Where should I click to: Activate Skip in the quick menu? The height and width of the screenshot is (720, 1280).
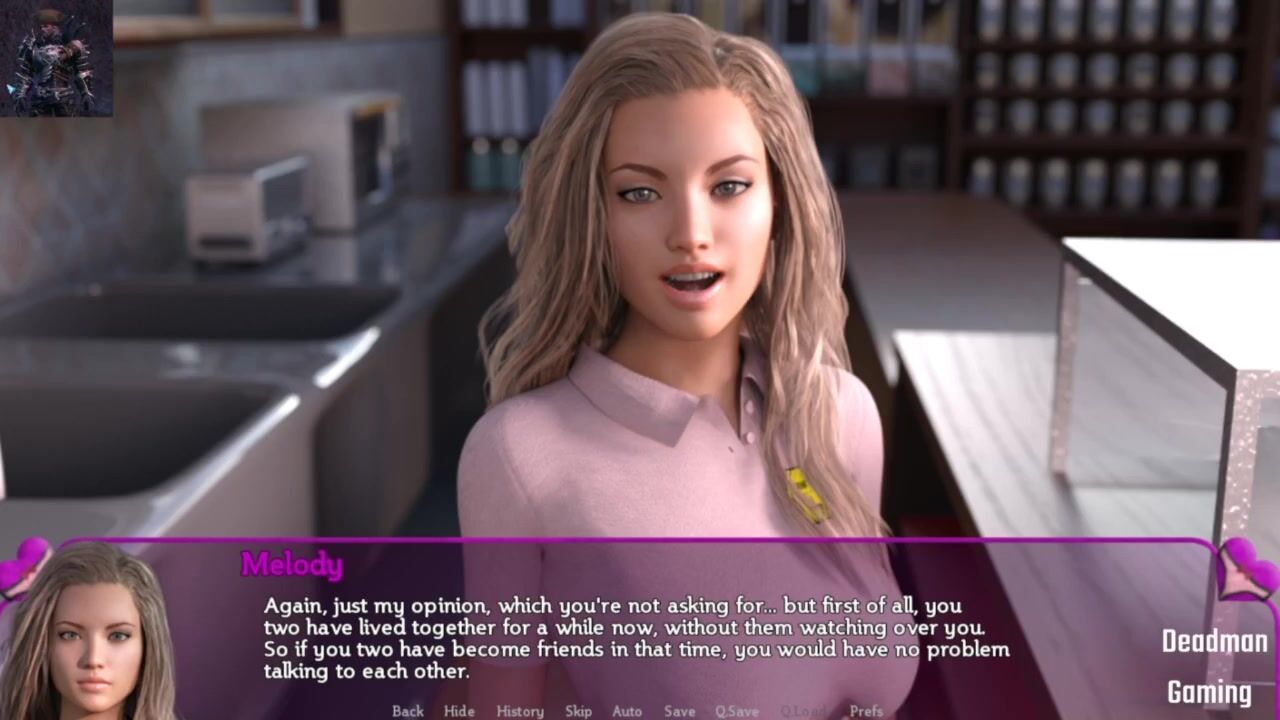[578, 711]
